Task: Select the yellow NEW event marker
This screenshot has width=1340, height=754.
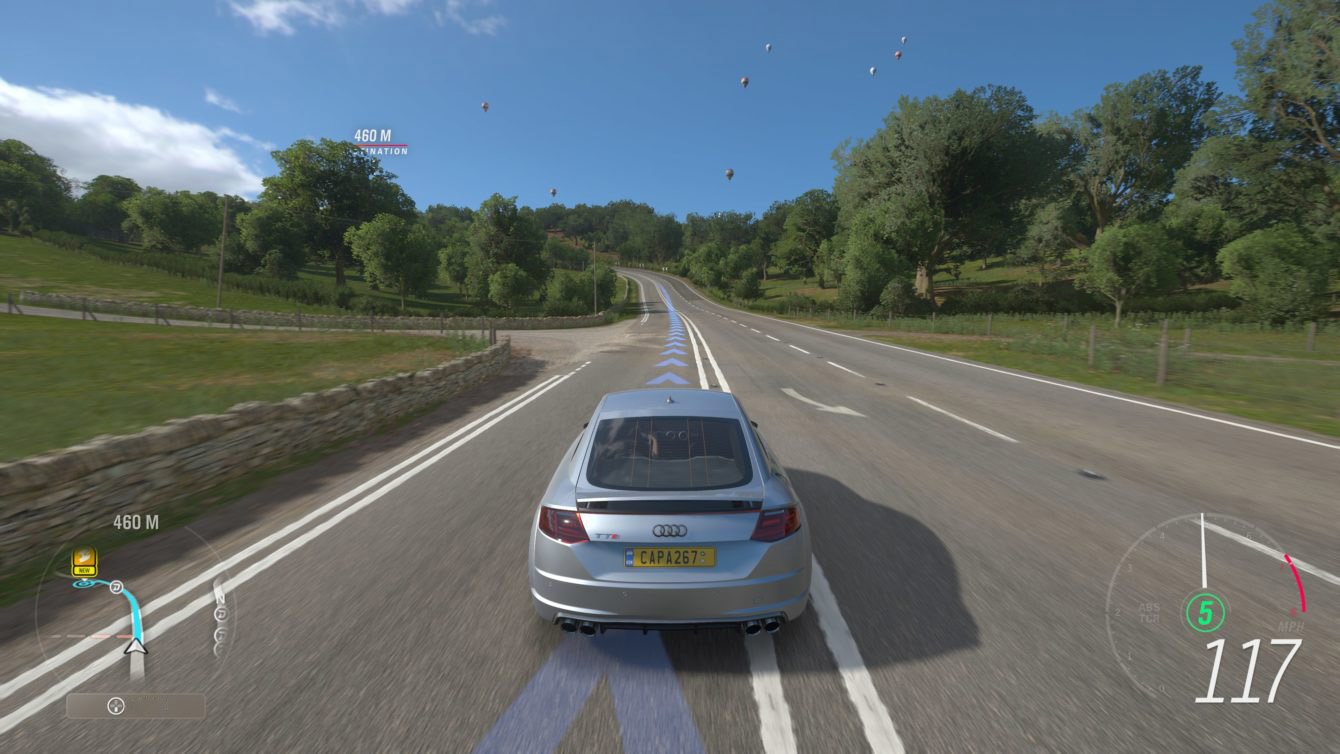Action: (x=85, y=562)
